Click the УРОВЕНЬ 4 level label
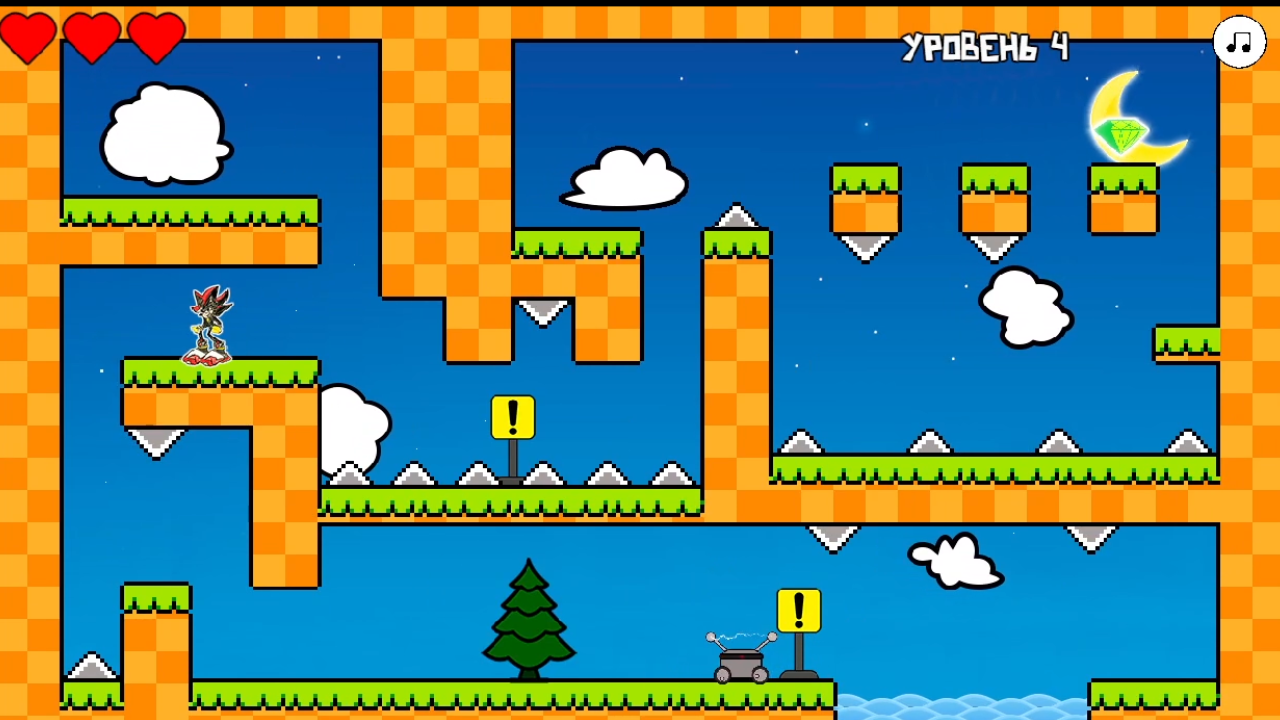This screenshot has width=1280, height=720. click(x=987, y=45)
